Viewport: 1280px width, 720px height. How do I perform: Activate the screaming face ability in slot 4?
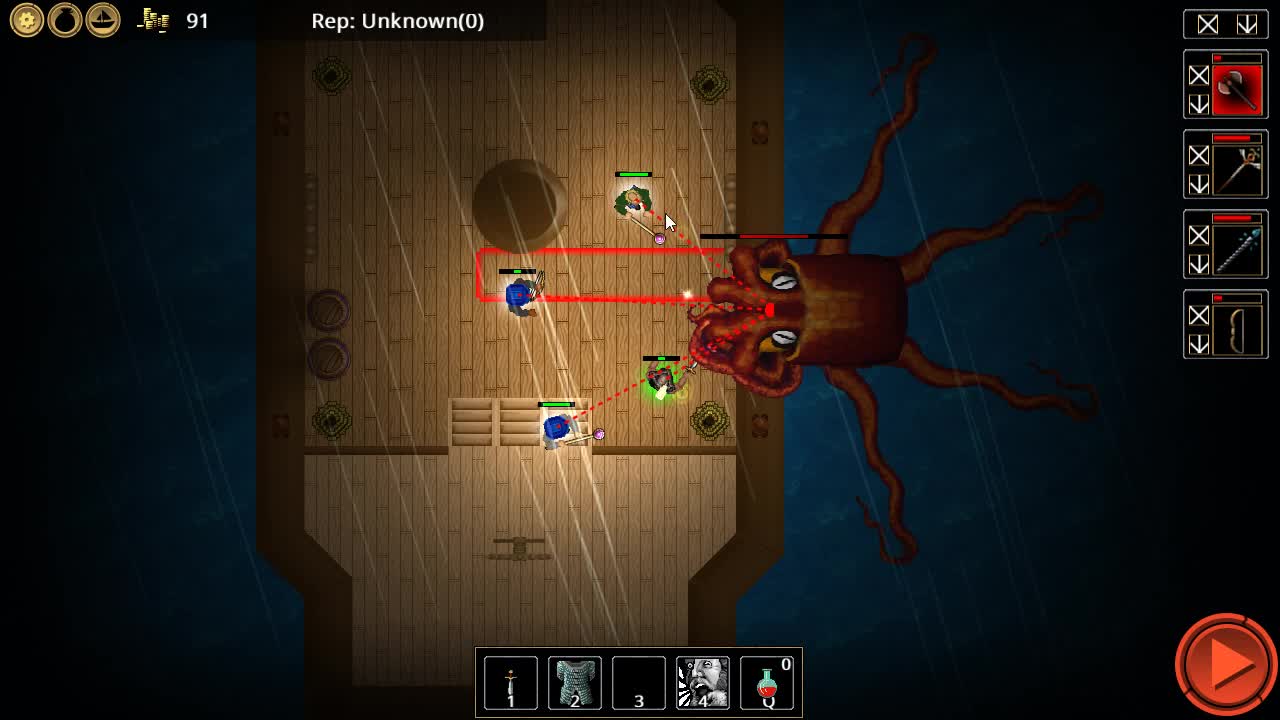(703, 683)
